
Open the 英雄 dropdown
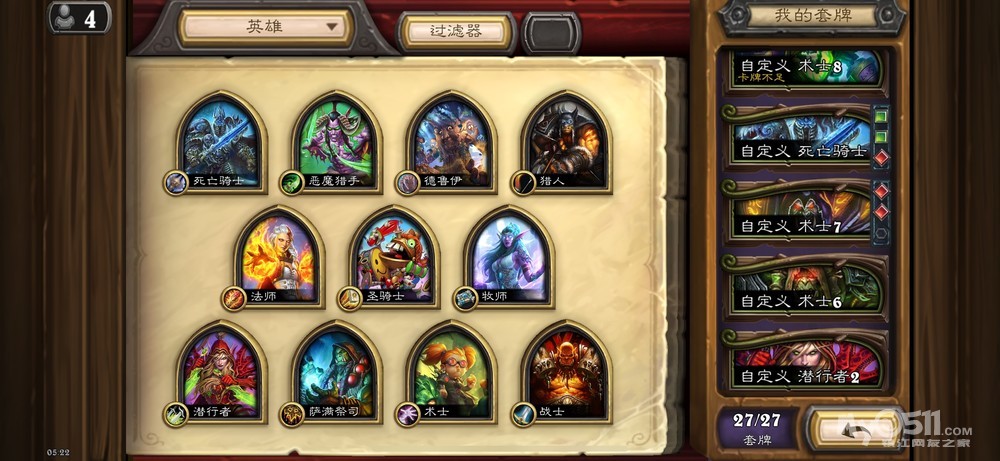point(265,28)
